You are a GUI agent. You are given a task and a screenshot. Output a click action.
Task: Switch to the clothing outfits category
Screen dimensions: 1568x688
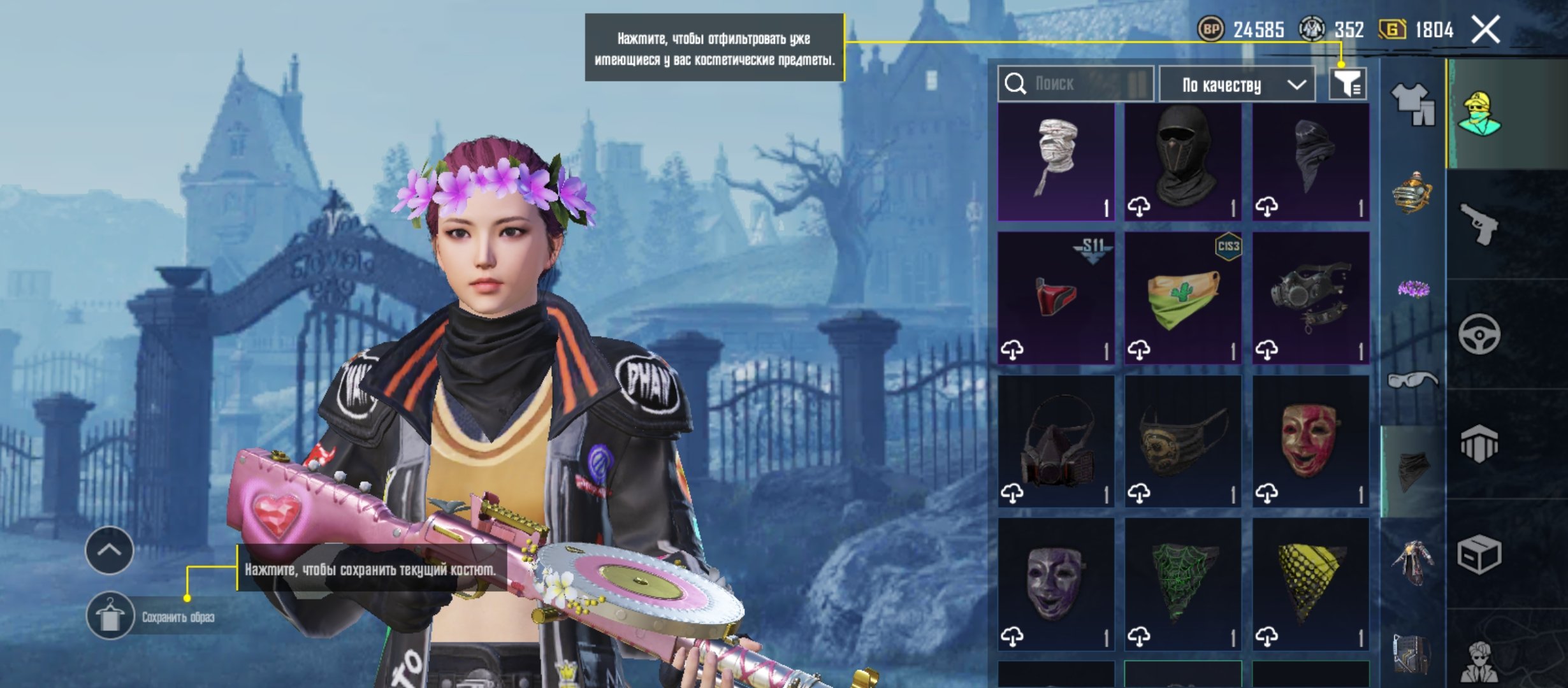point(1412,104)
